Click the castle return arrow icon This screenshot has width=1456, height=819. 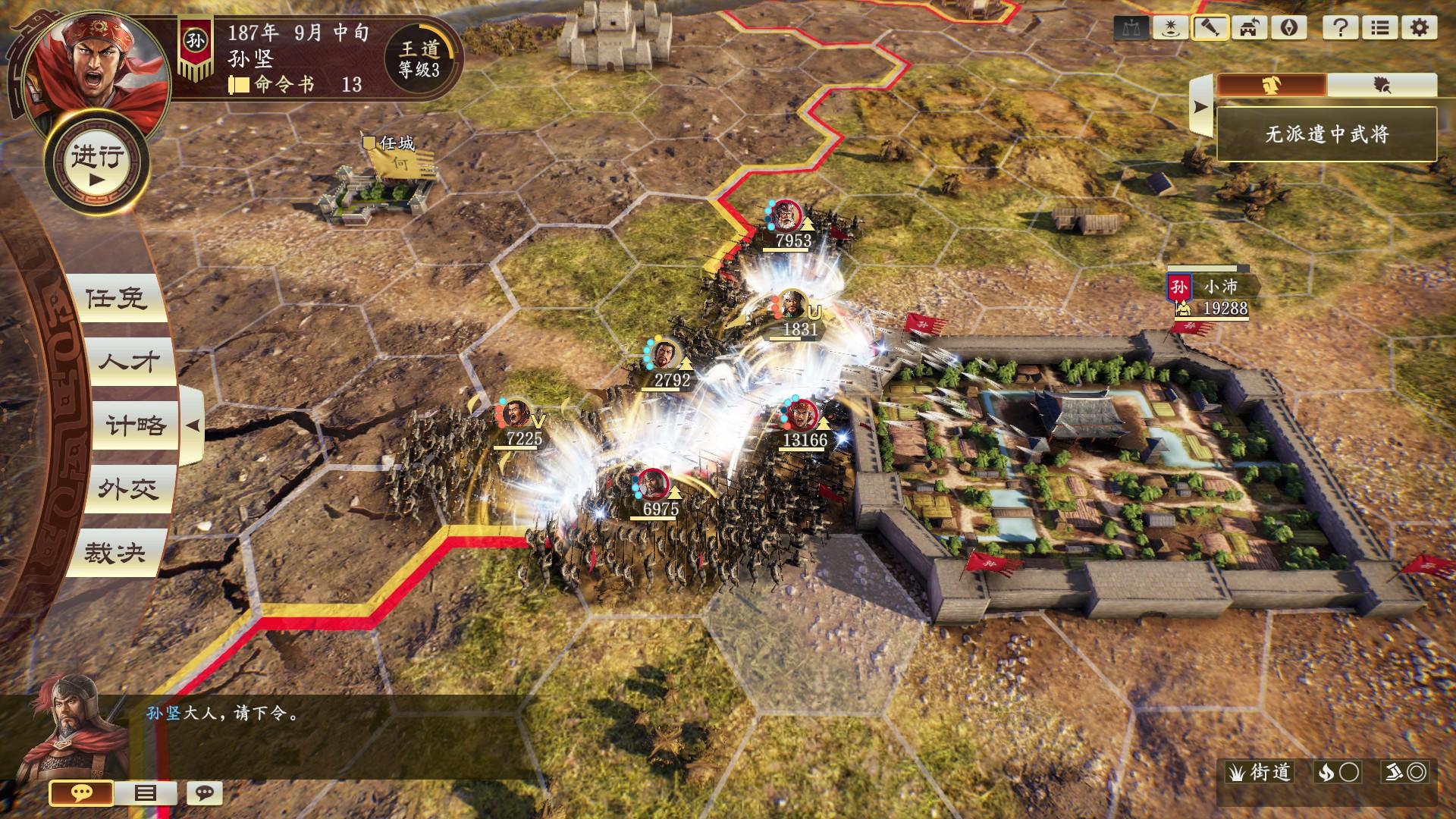point(1249,28)
